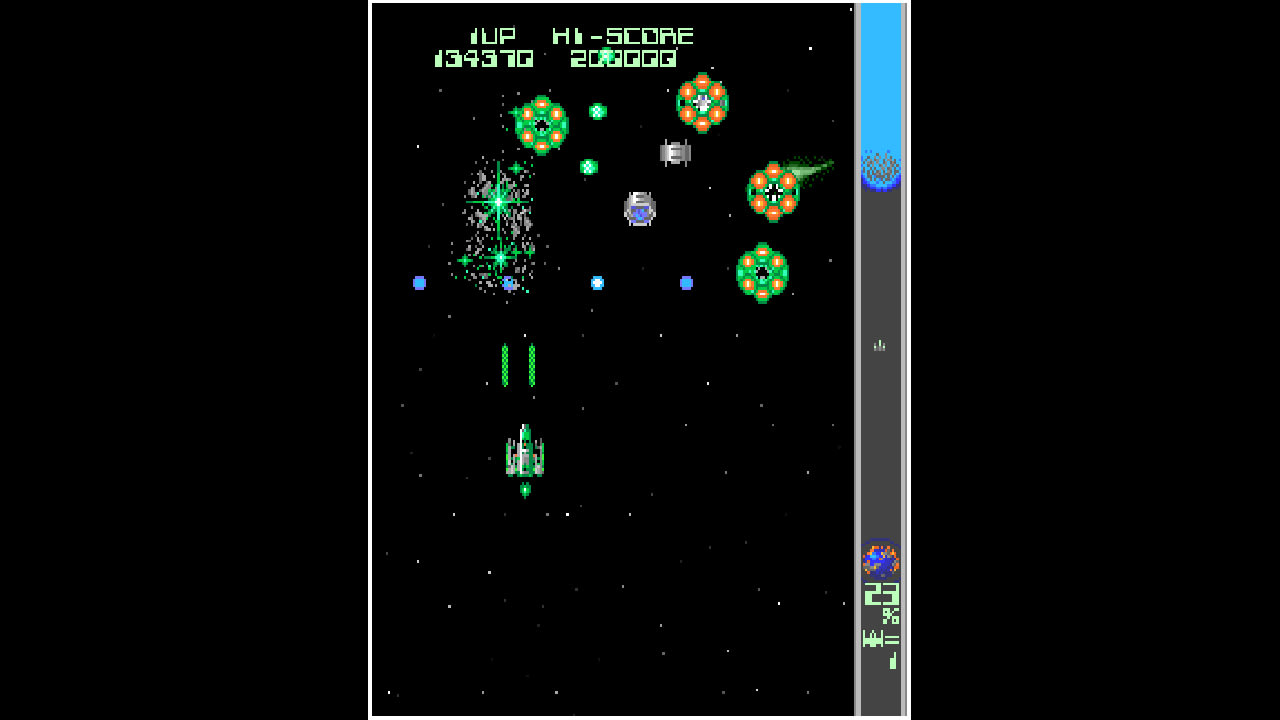Target the blue-domed helmet enemy sprite
This screenshot has width=1280, height=720.
[639, 208]
